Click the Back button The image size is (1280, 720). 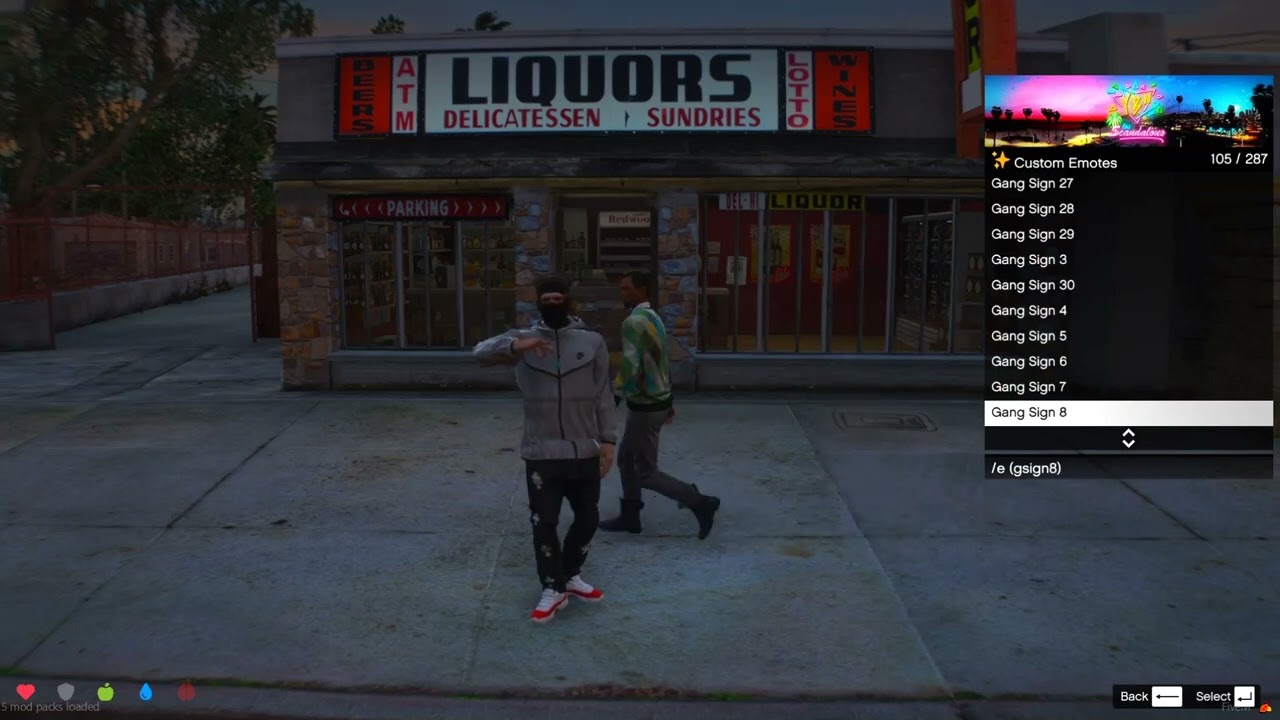(1150, 697)
